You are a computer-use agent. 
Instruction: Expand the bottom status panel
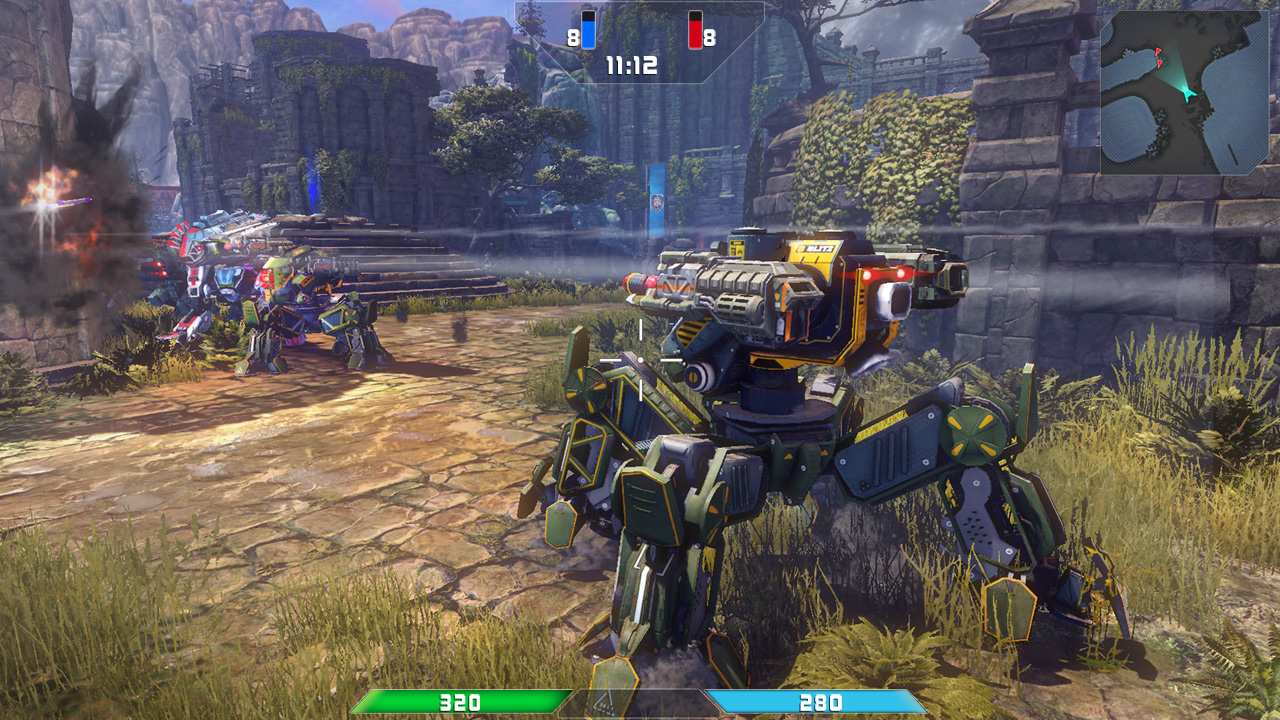coord(640,702)
